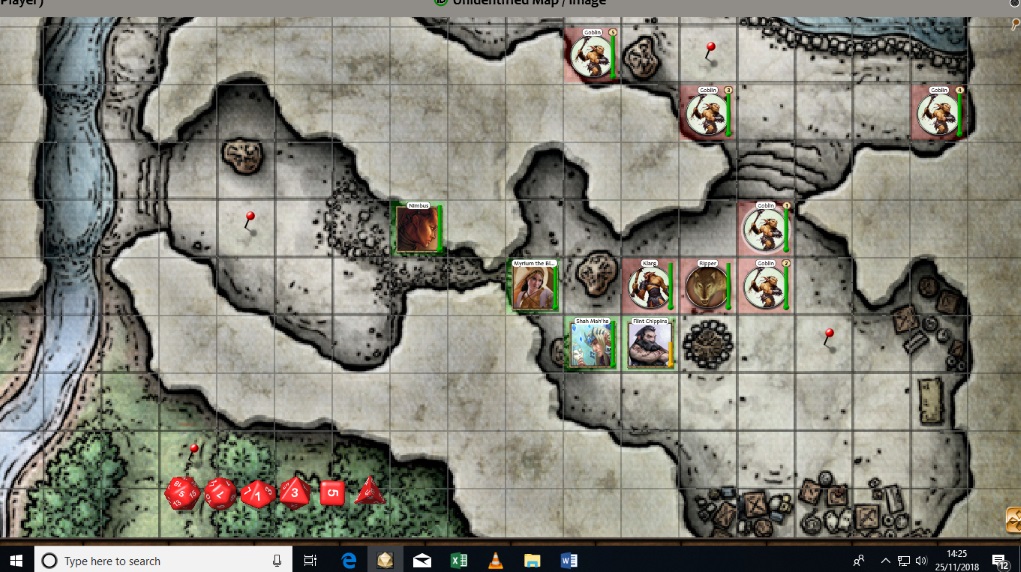
Task: Target the Klarg enemy token
Action: pos(648,287)
